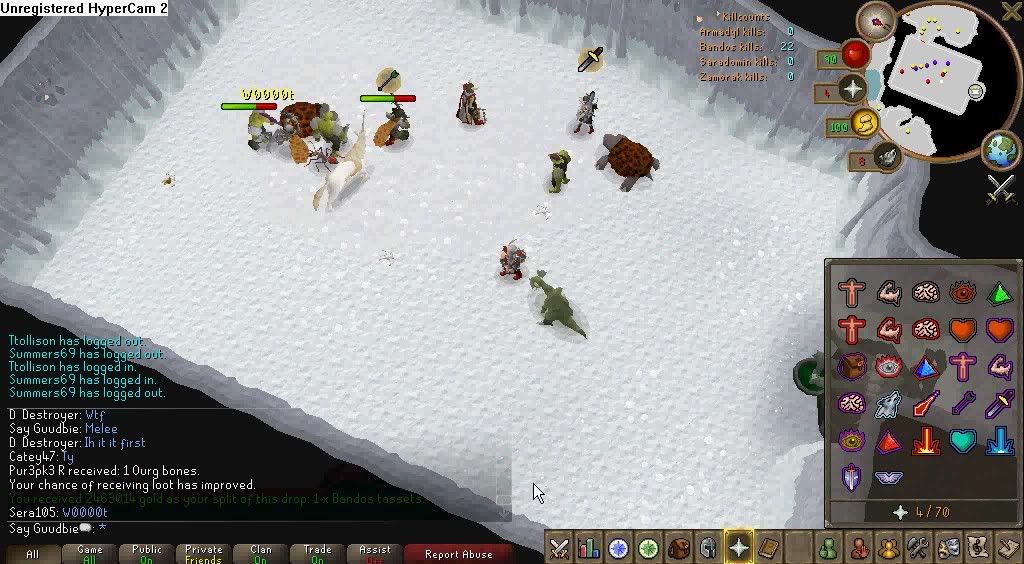This screenshot has height=564, width=1024.
Task: Select the Clan chat filter tab
Action: click(261, 553)
